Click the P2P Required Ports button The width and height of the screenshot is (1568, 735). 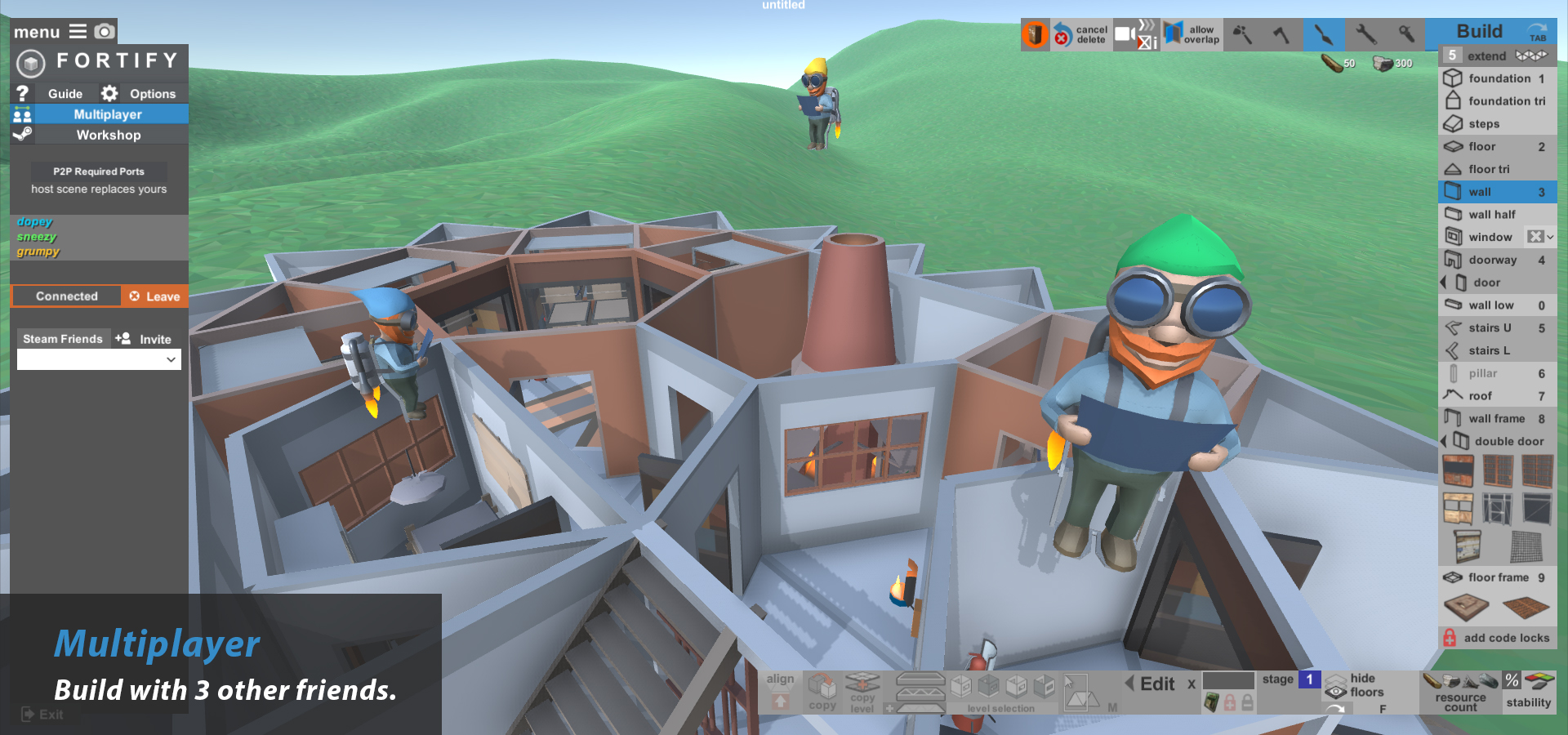[98, 171]
